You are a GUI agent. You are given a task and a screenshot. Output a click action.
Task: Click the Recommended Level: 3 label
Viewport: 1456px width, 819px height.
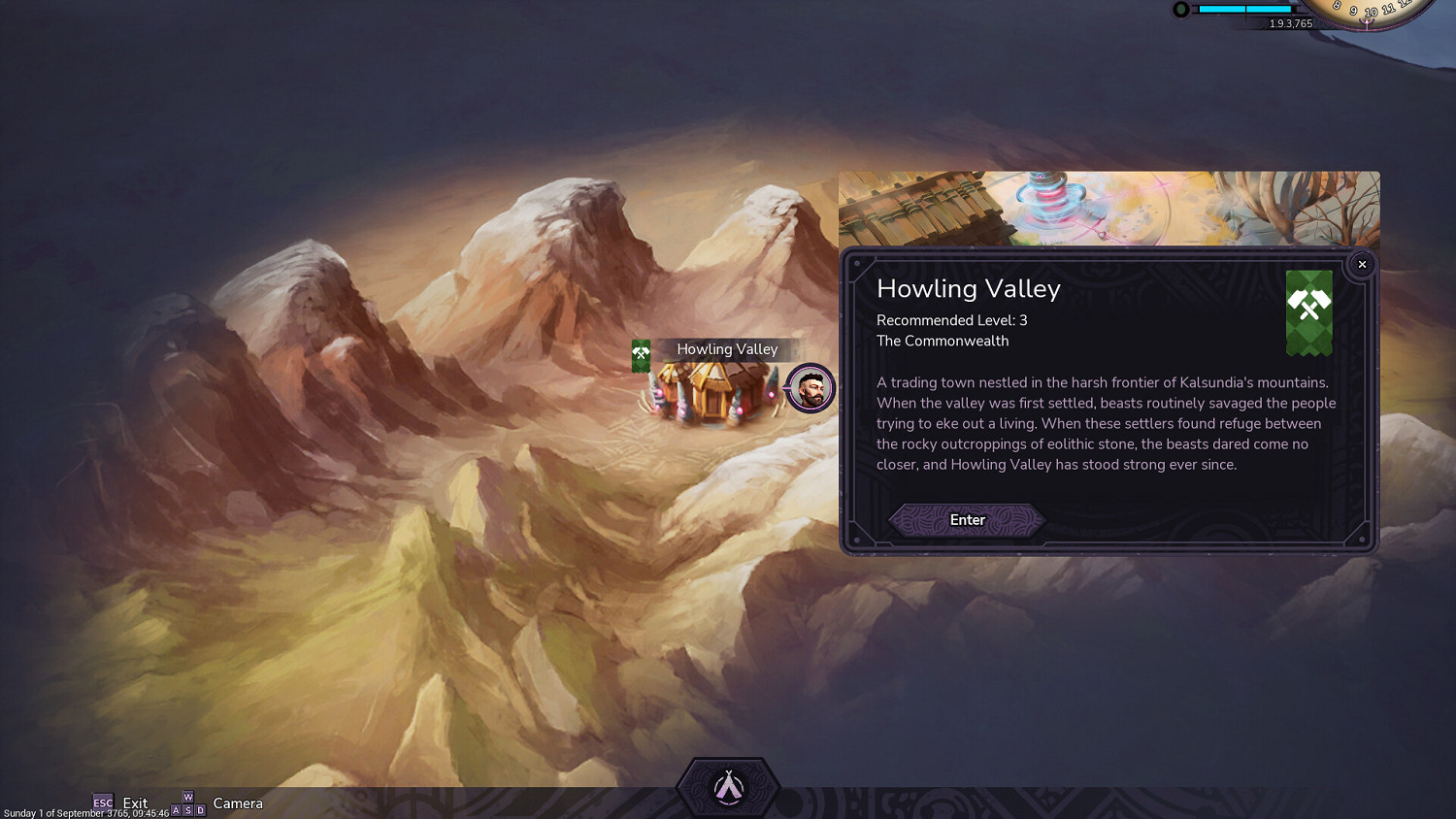pos(951,320)
